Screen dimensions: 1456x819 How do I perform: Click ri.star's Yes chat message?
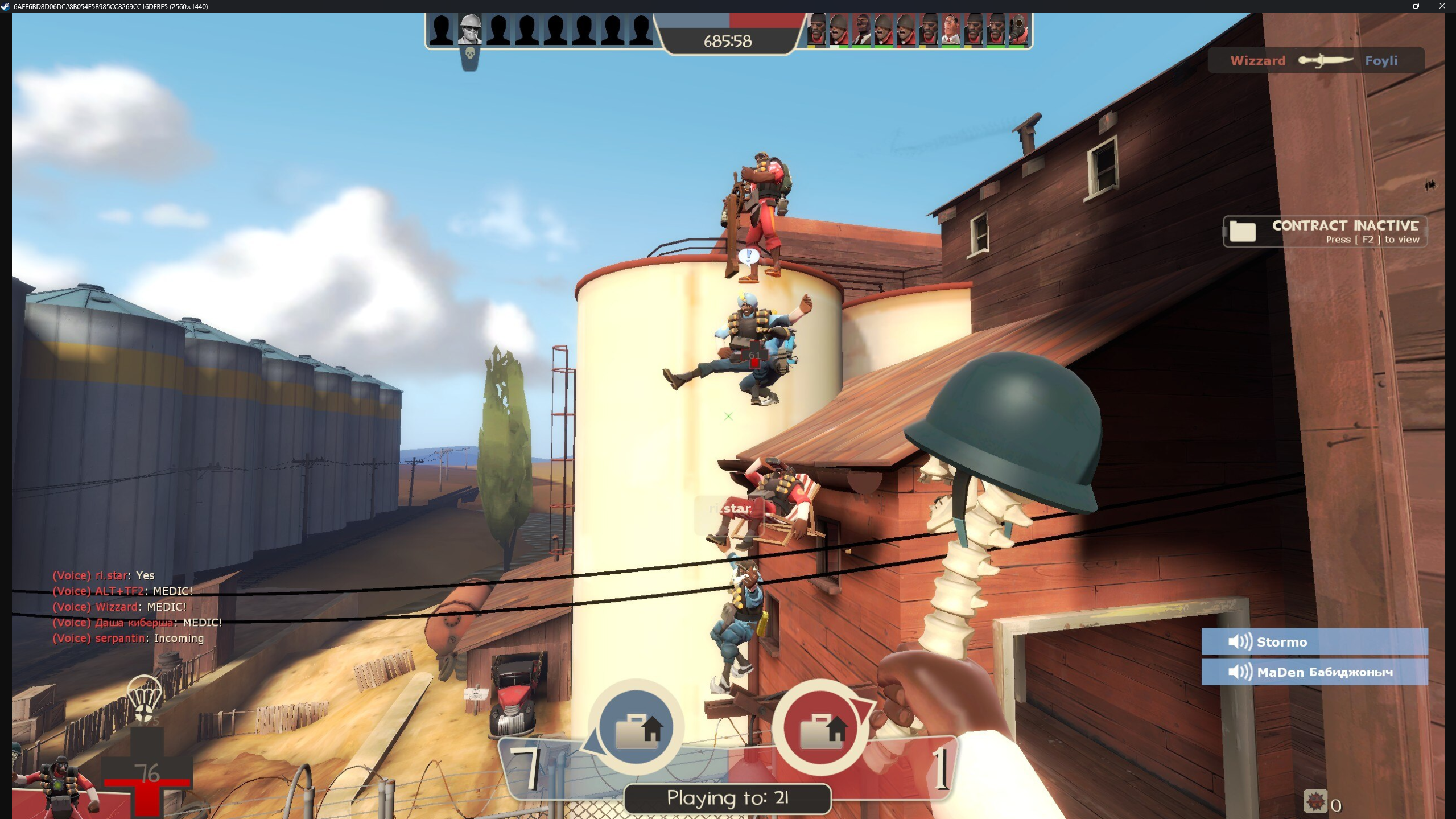[104, 575]
